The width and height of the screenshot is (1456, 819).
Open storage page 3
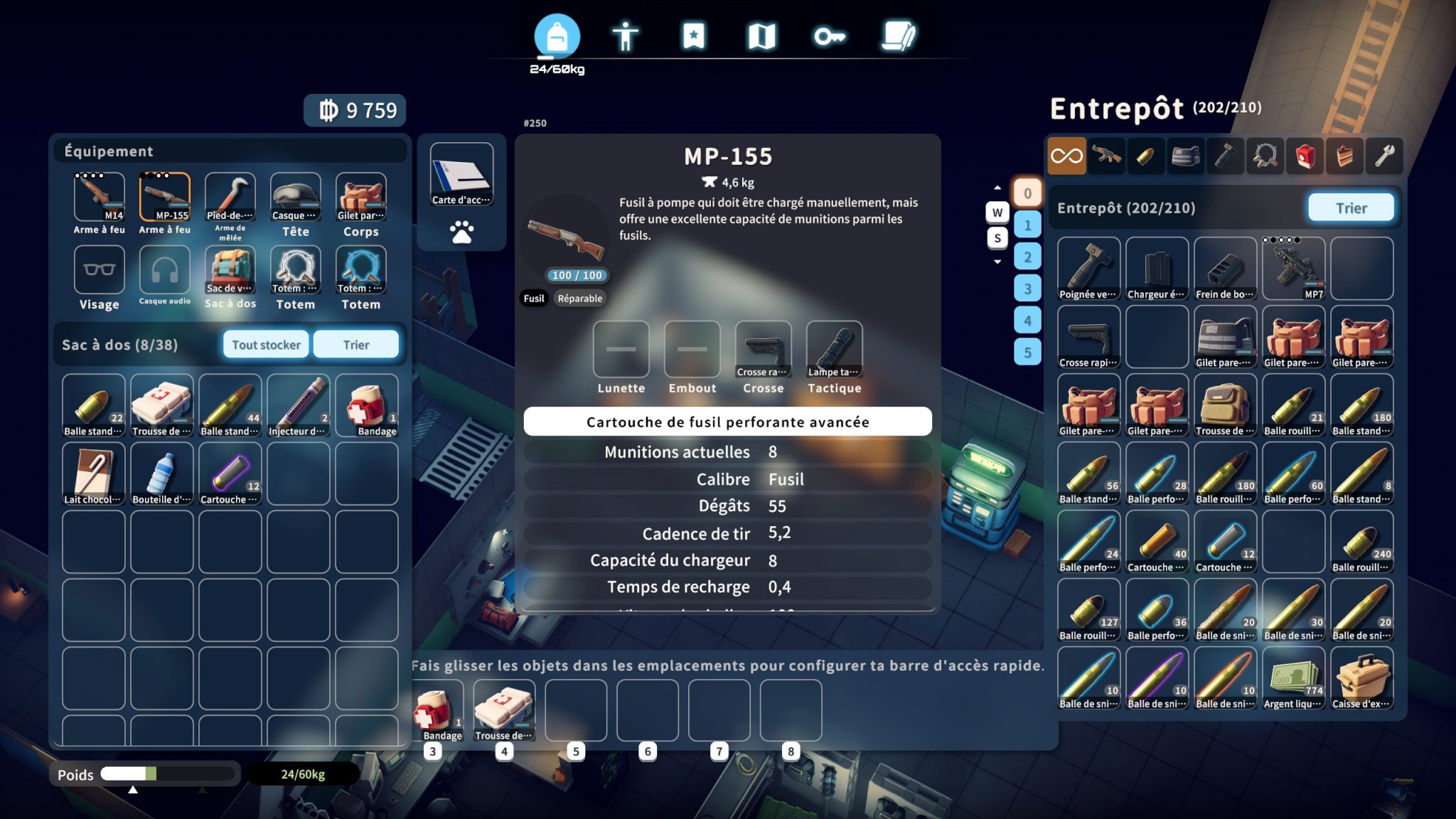pos(1027,289)
